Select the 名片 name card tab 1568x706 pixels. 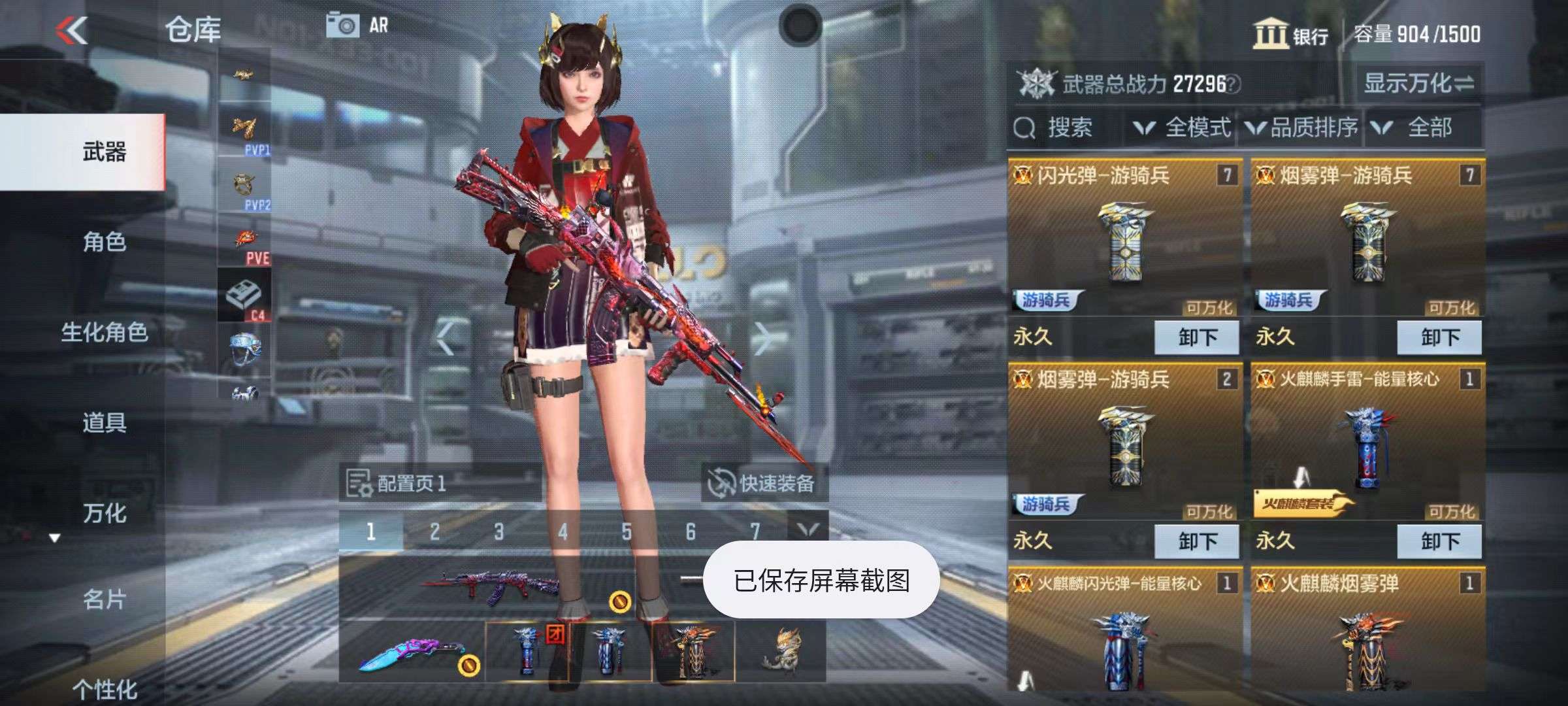tap(105, 599)
